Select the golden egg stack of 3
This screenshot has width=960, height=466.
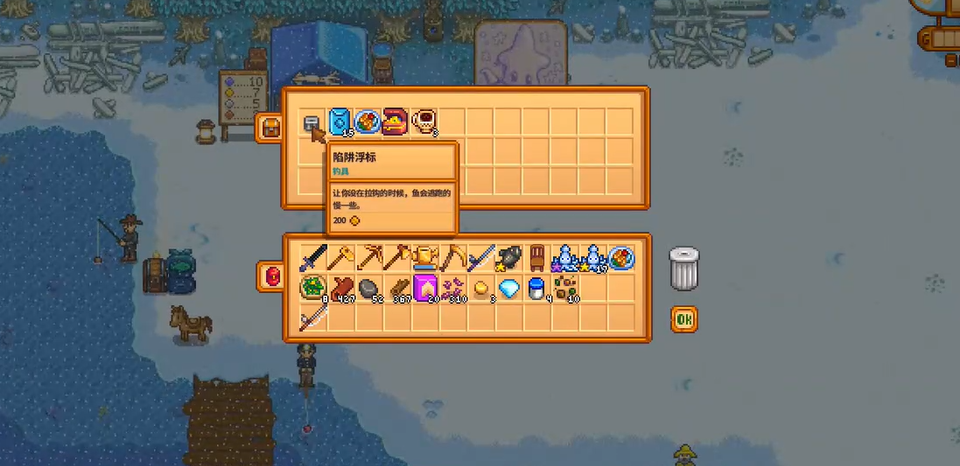pyautogui.click(x=481, y=289)
